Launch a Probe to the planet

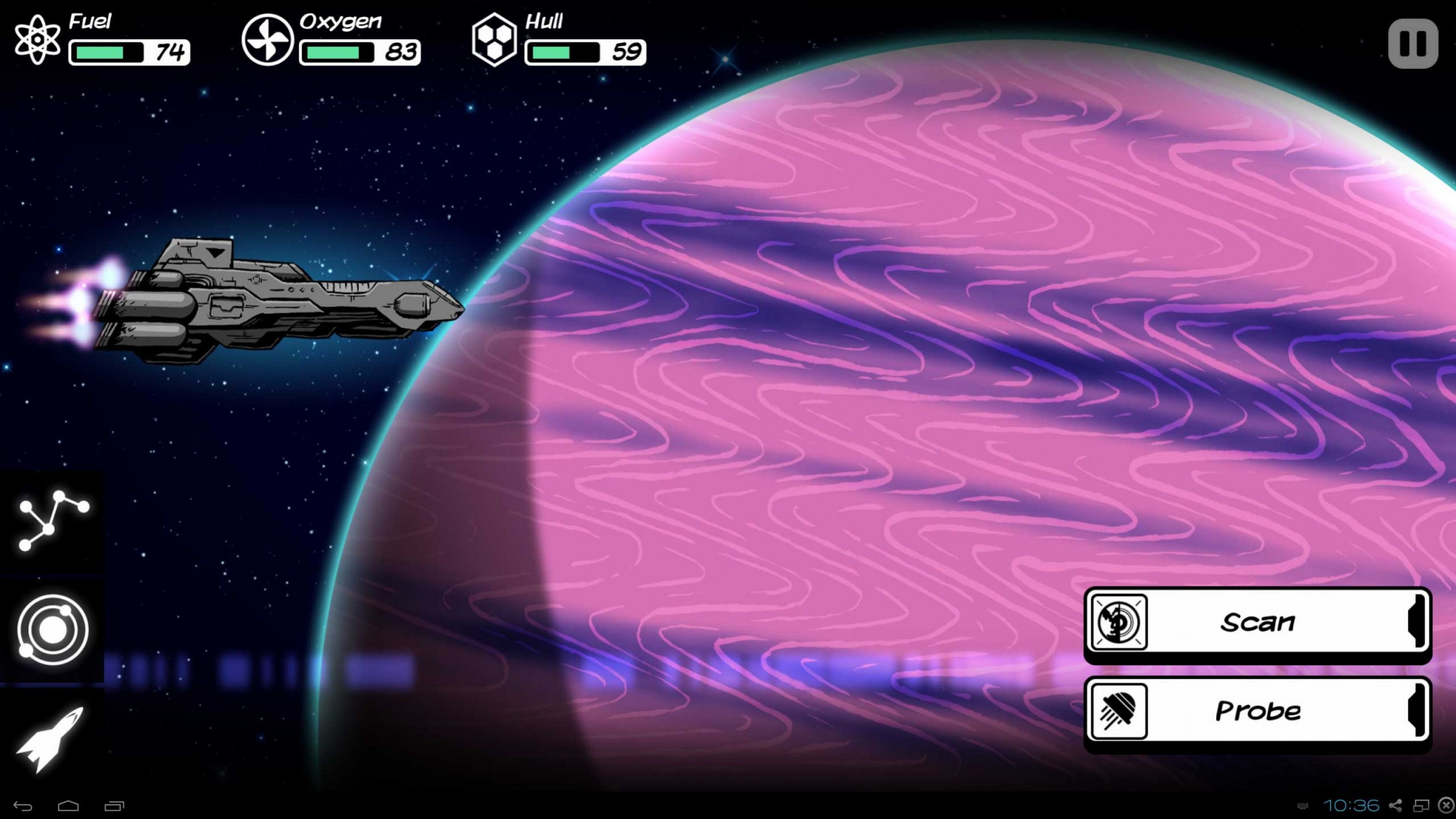[1257, 711]
